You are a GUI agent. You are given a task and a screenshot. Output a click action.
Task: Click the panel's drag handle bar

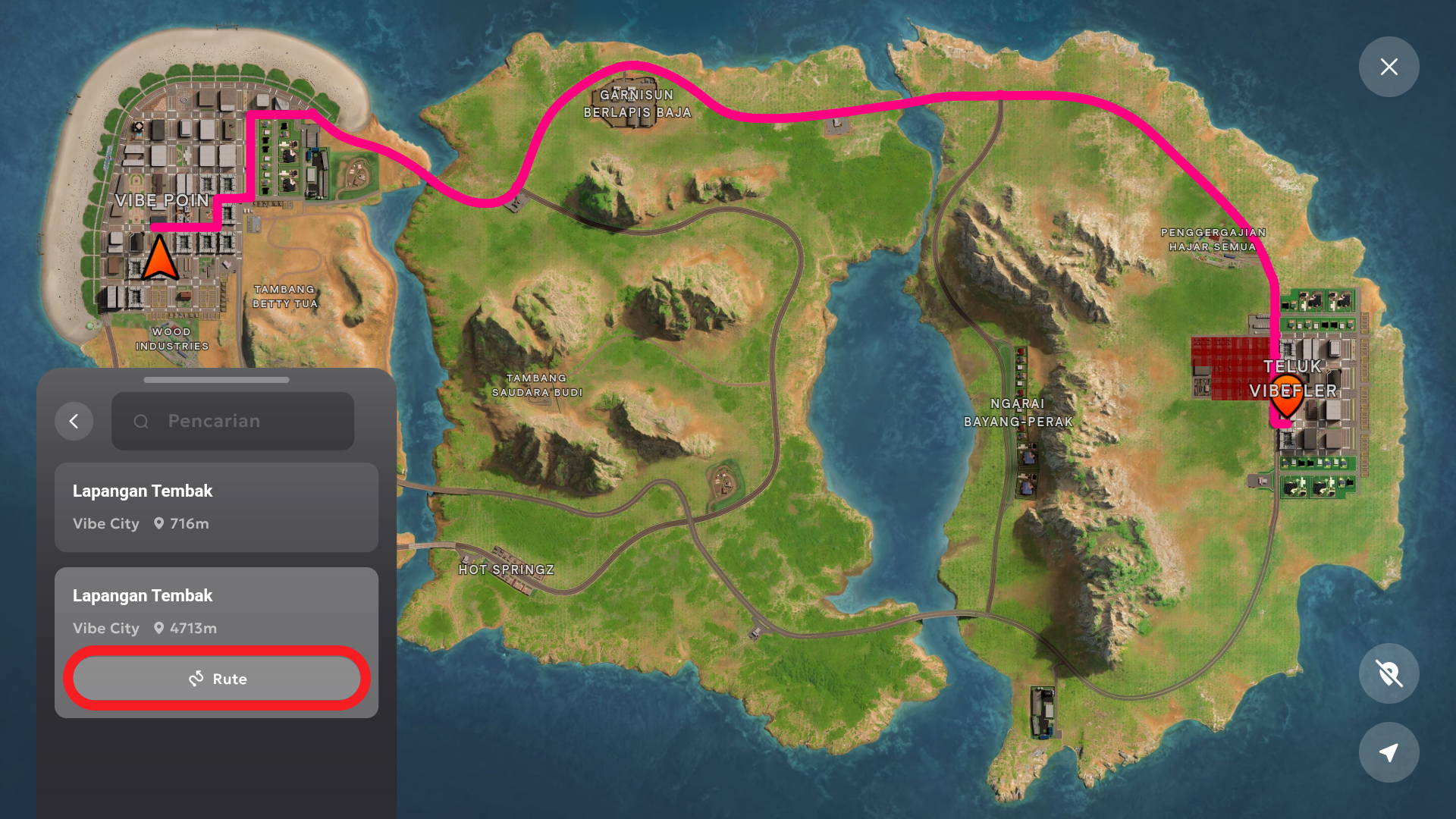point(216,380)
